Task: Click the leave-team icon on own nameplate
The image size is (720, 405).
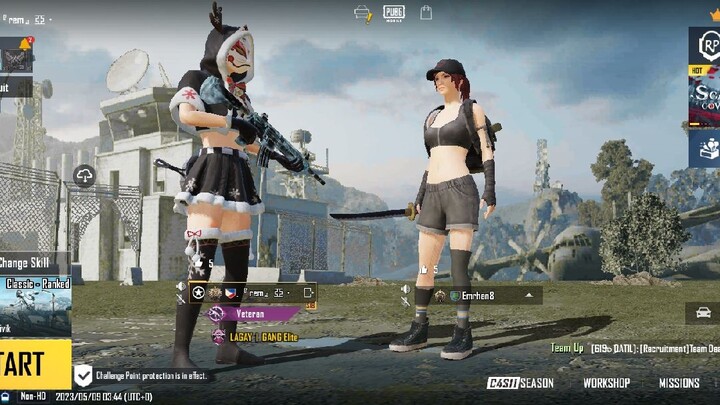Action: (x=308, y=293)
